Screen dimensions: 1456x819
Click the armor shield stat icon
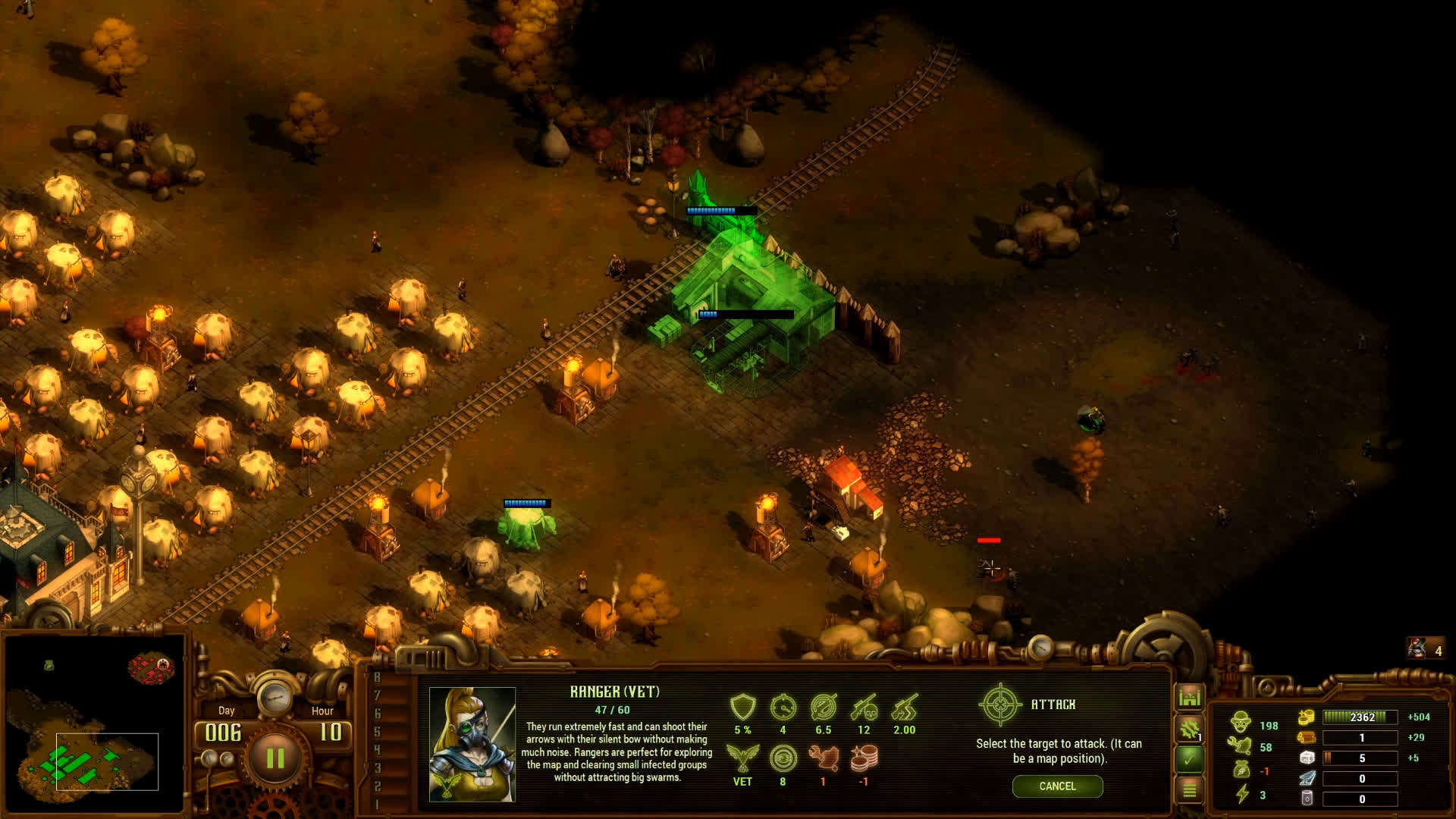742,707
